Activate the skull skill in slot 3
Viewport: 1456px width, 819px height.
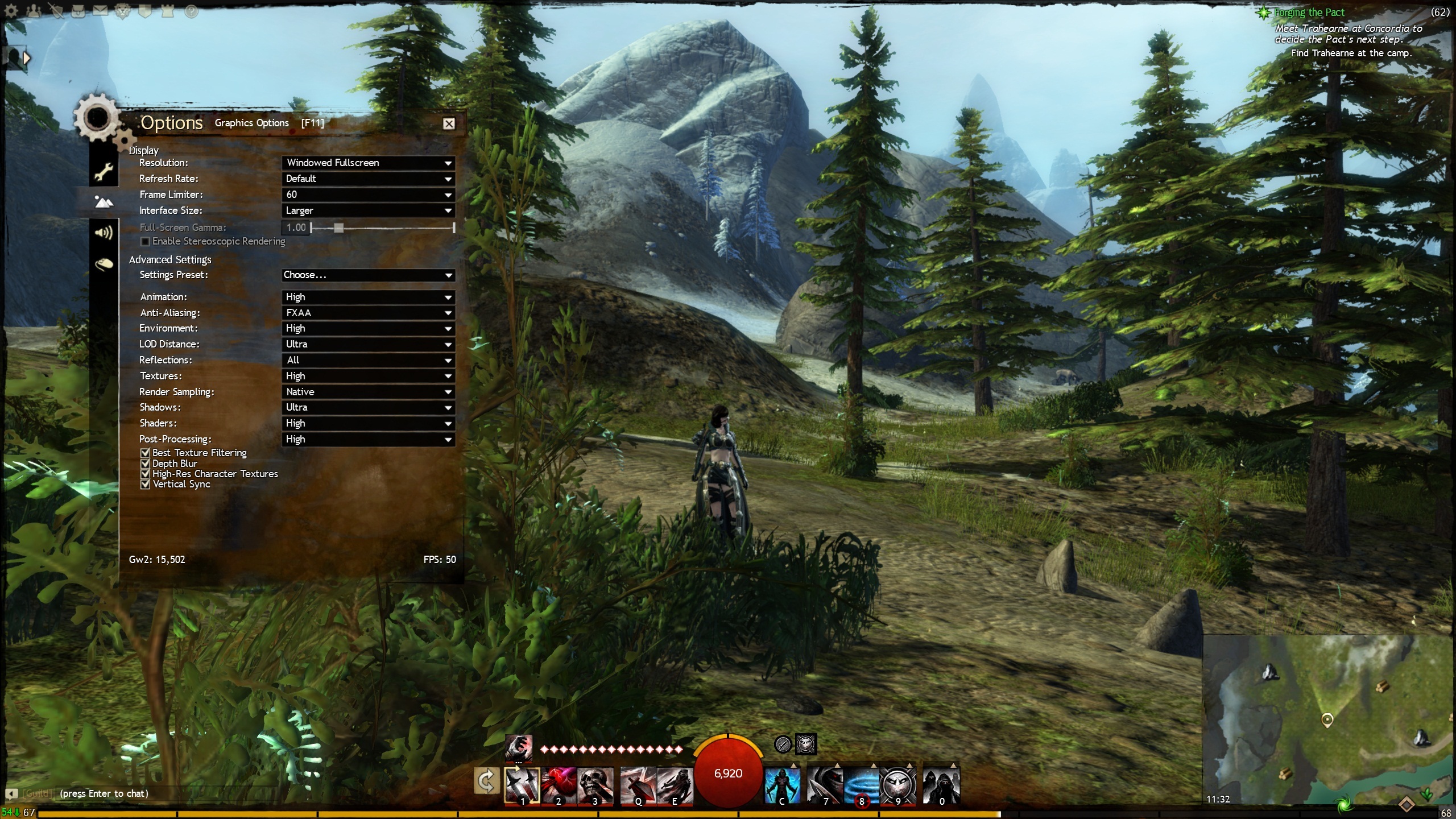point(595,785)
